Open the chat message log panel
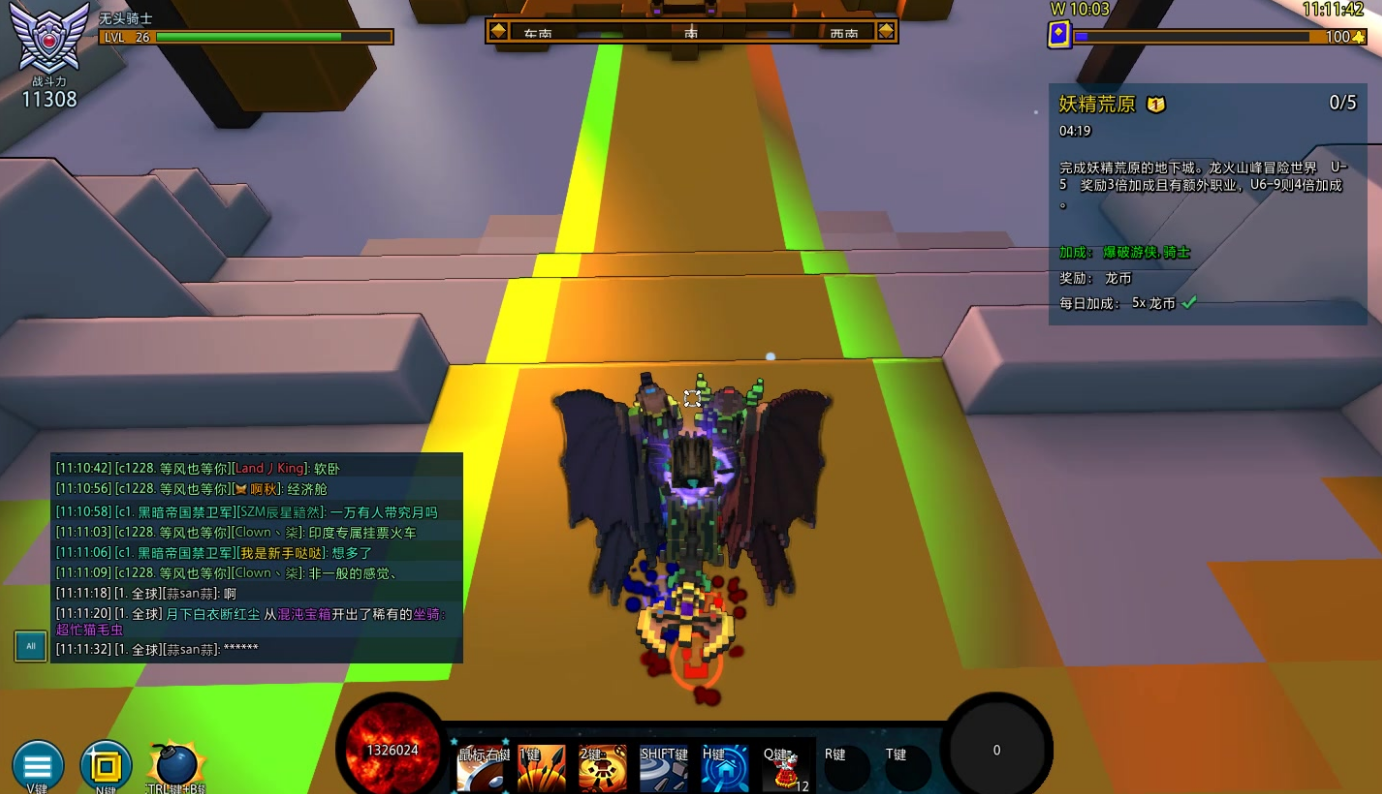Image resolution: width=1382 pixels, height=794 pixels. 257,557
